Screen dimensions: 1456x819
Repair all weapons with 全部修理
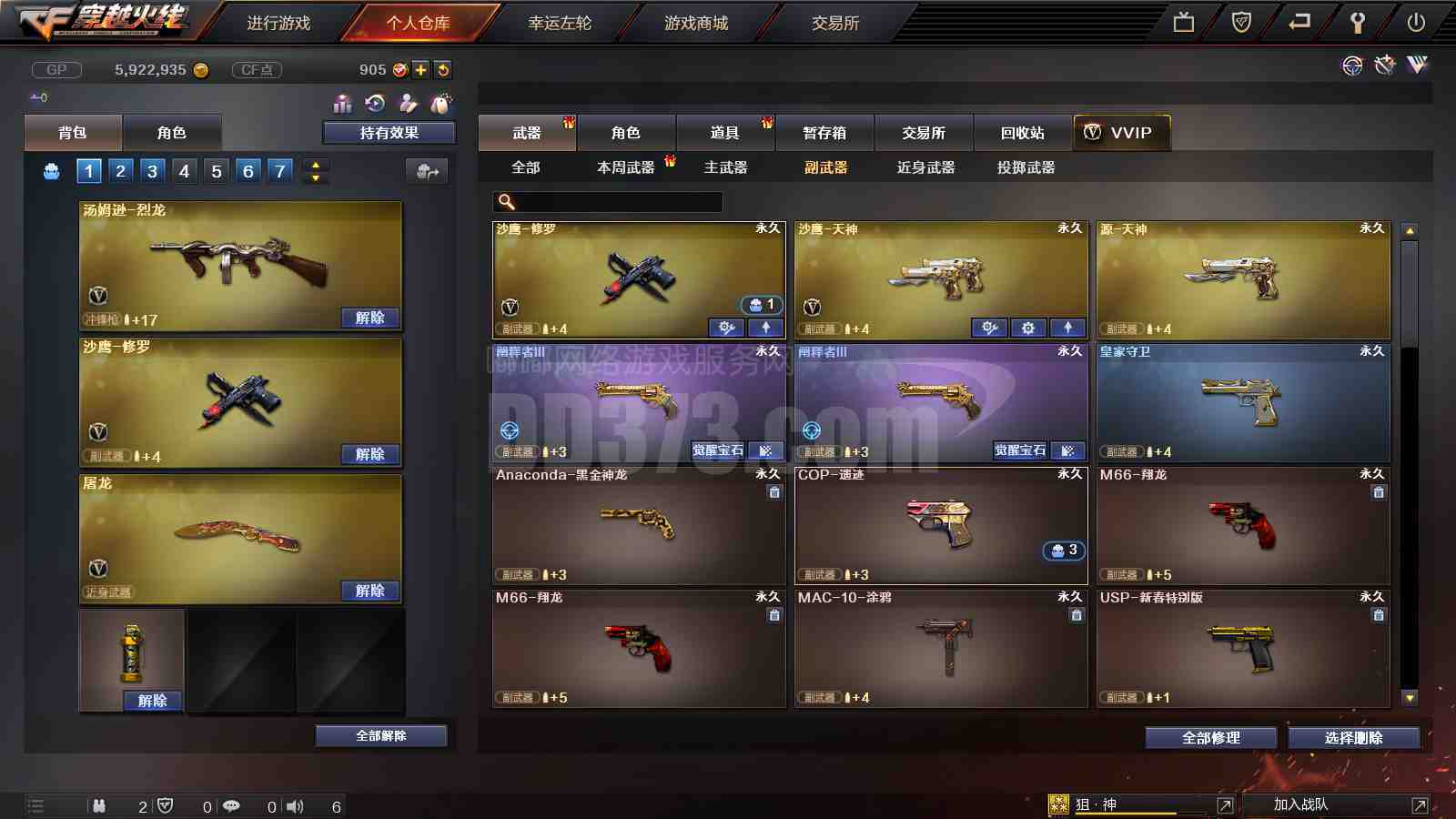point(1210,738)
